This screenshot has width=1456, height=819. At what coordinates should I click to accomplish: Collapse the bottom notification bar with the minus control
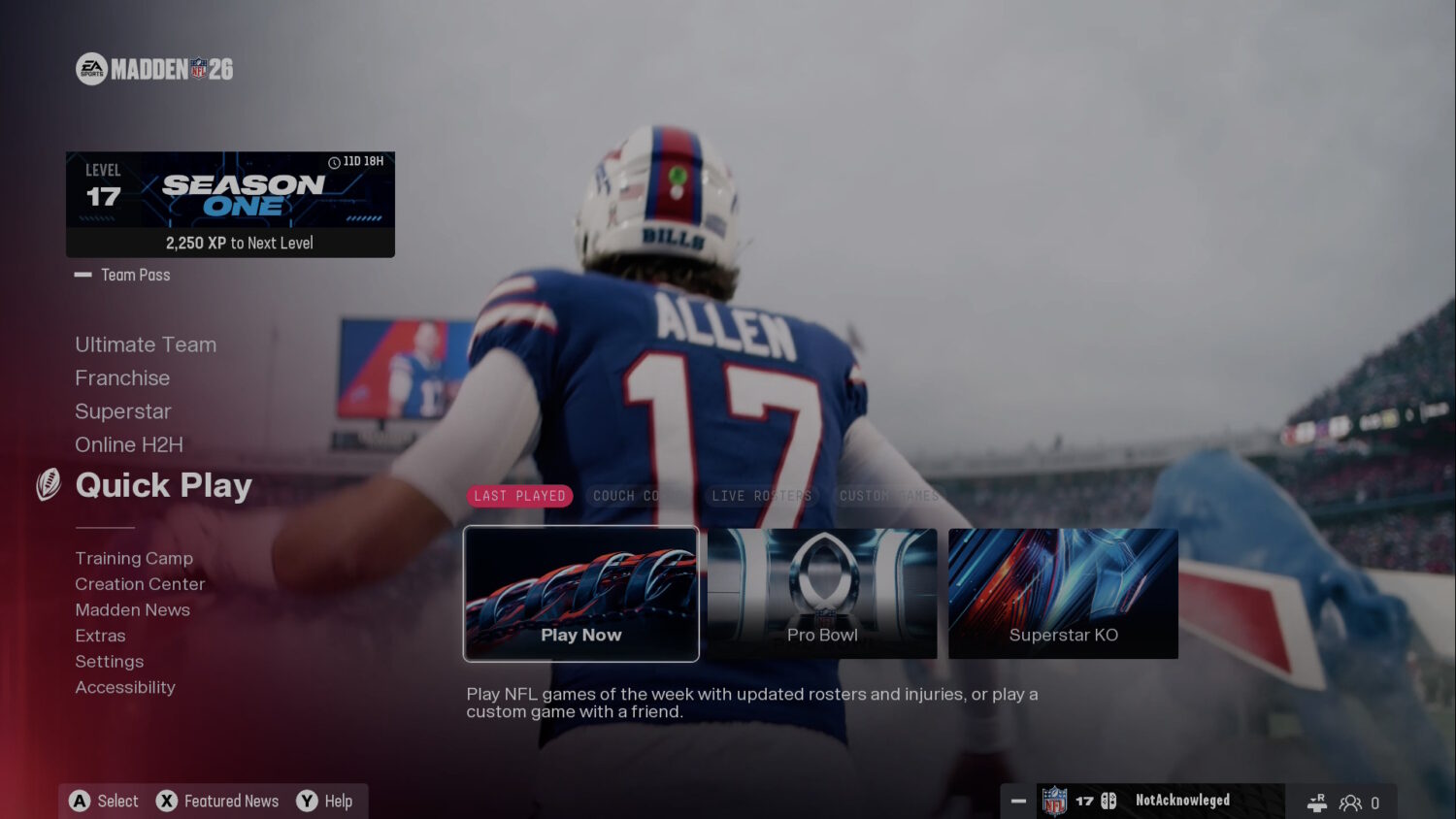1018,802
